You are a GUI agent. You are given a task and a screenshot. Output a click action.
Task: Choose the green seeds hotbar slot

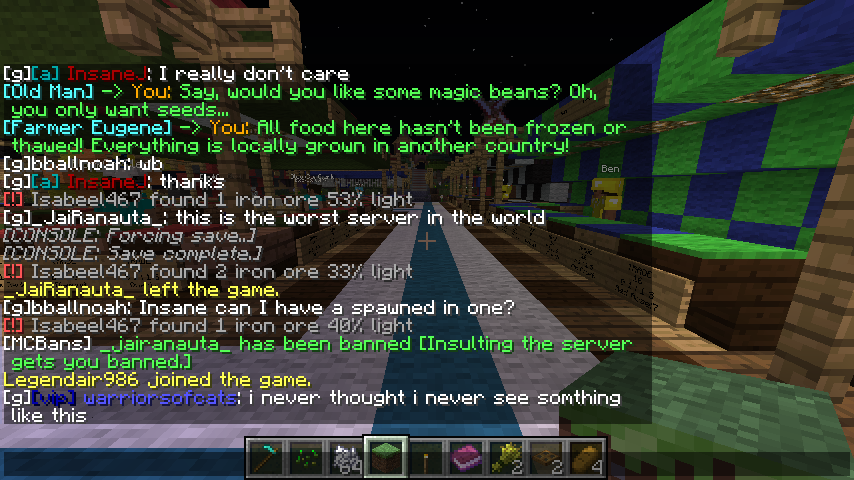pyautogui.click(x=304, y=457)
